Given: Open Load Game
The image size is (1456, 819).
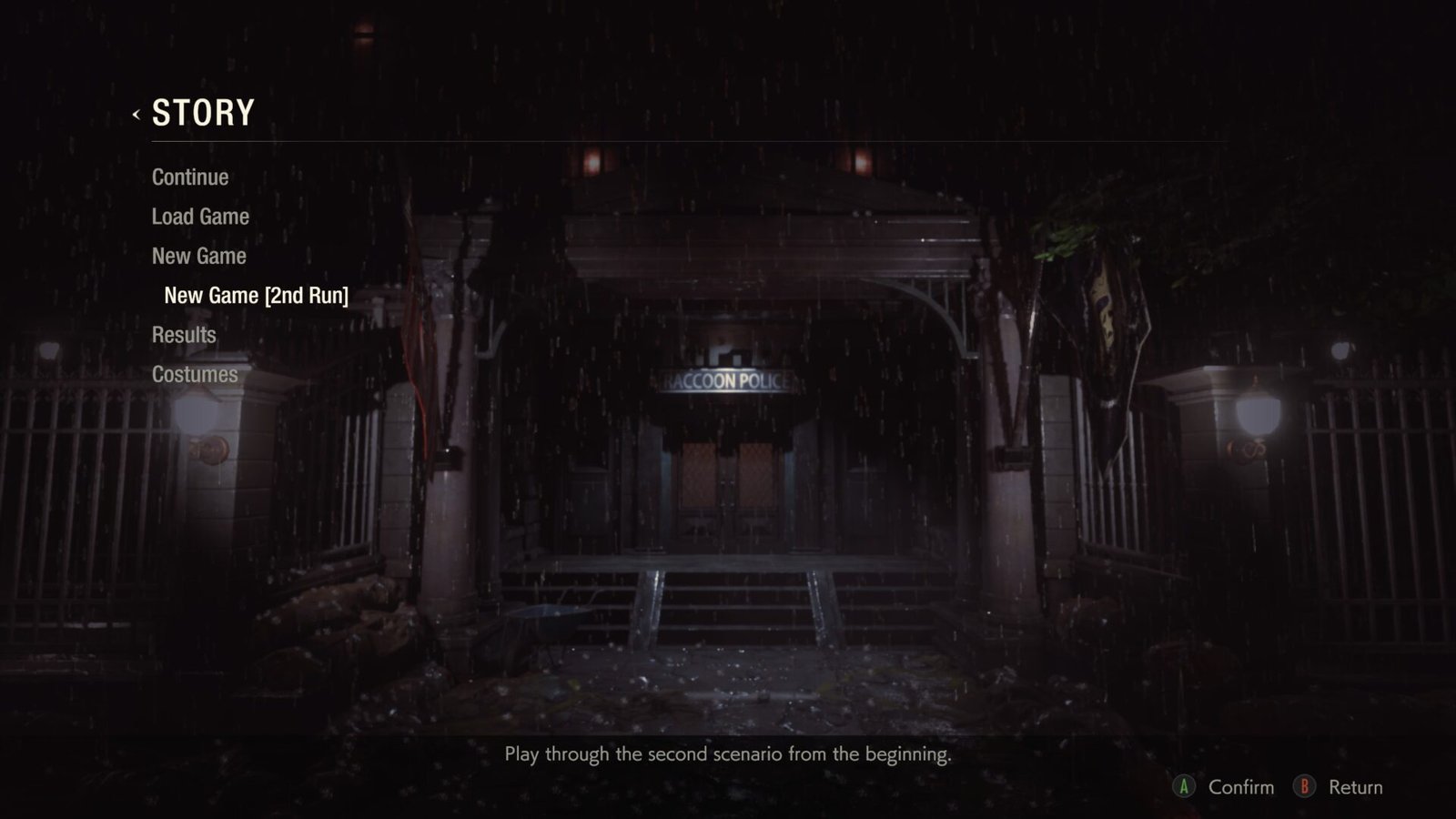Looking at the screenshot, I should (x=200, y=217).
